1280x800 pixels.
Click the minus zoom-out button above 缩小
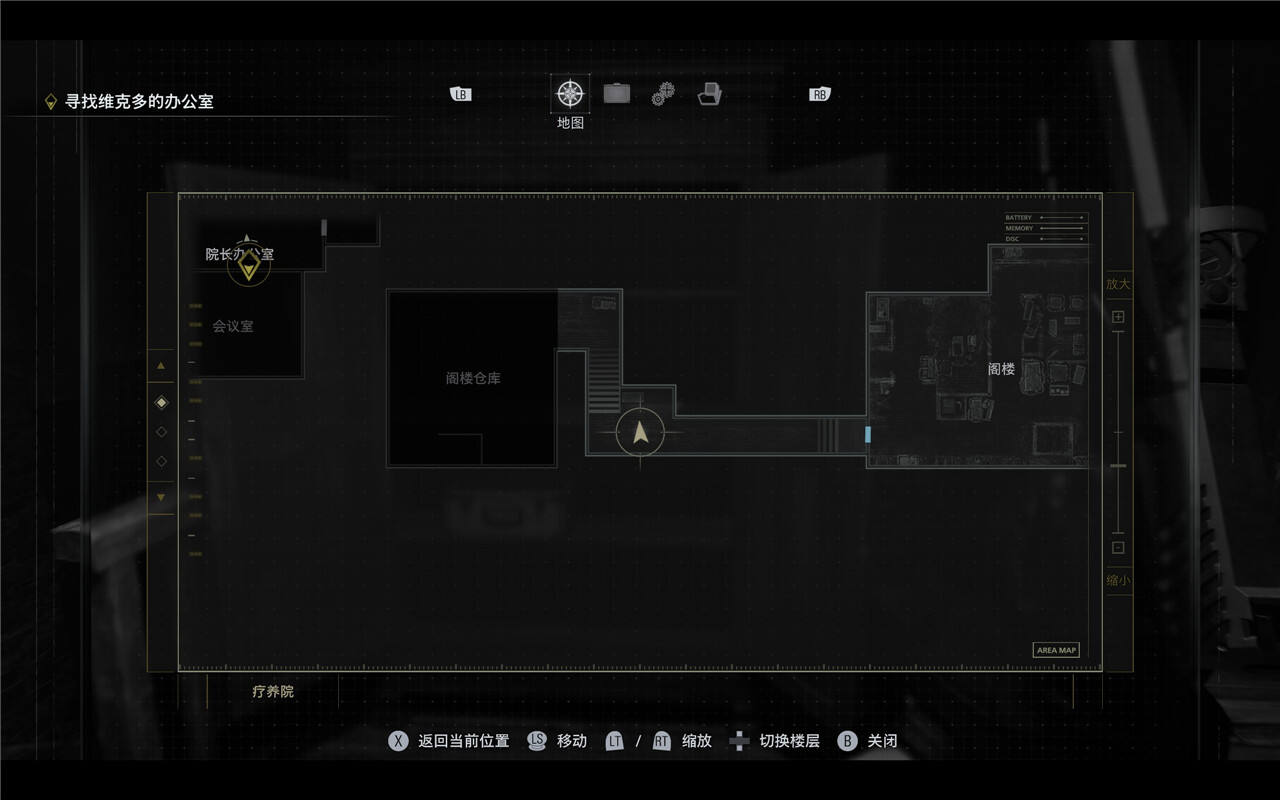point(1118,547)
